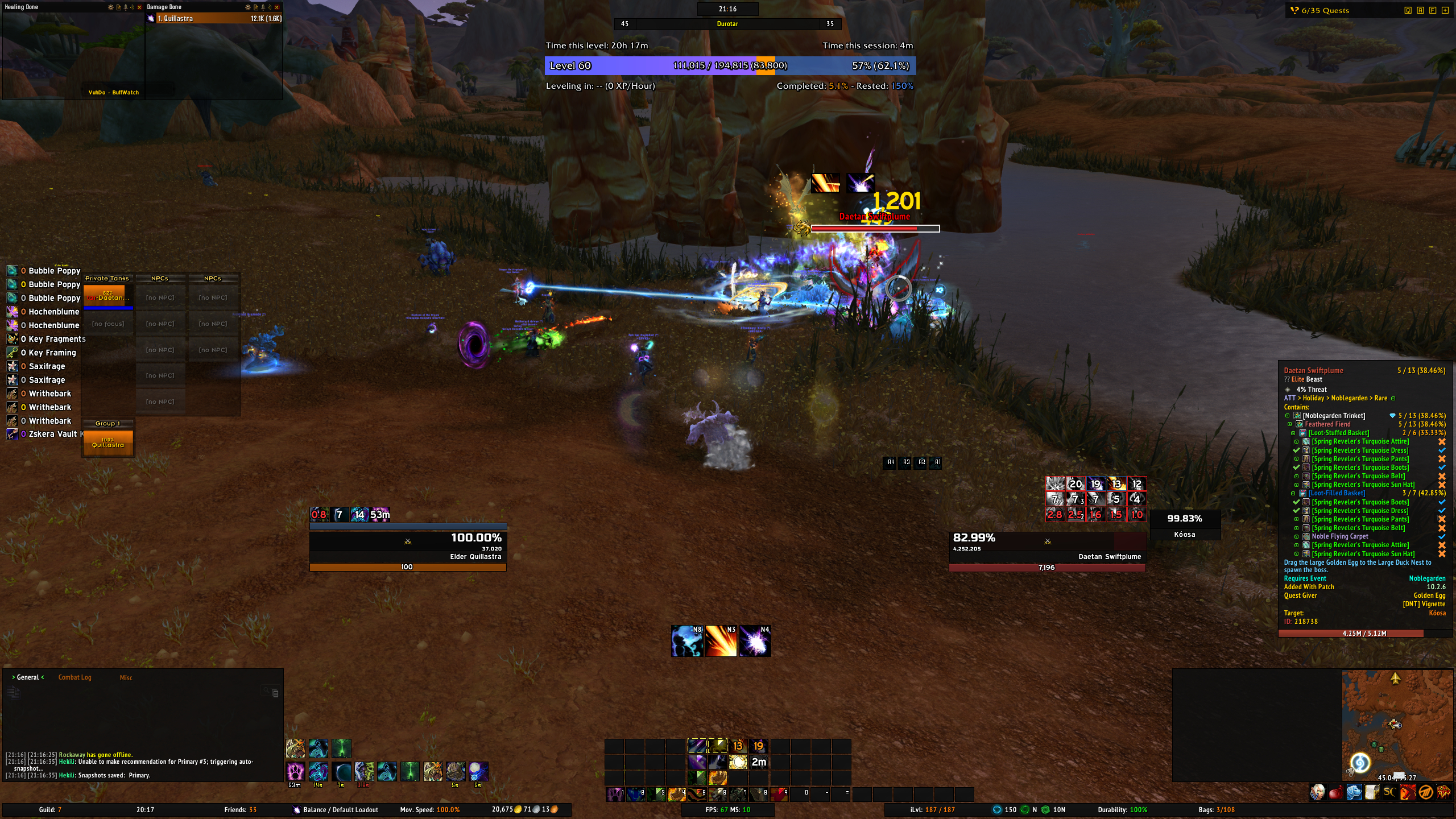
Task: Expand the 6/35 Quests tracker header
Action: tap(1325, 10)
